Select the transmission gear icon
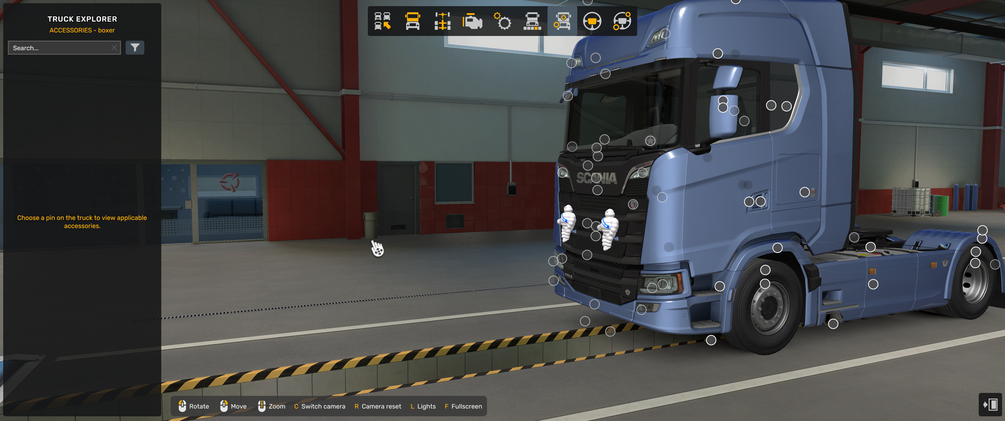The width and height of the screenshot is (1005, 421). coord(502,21)
